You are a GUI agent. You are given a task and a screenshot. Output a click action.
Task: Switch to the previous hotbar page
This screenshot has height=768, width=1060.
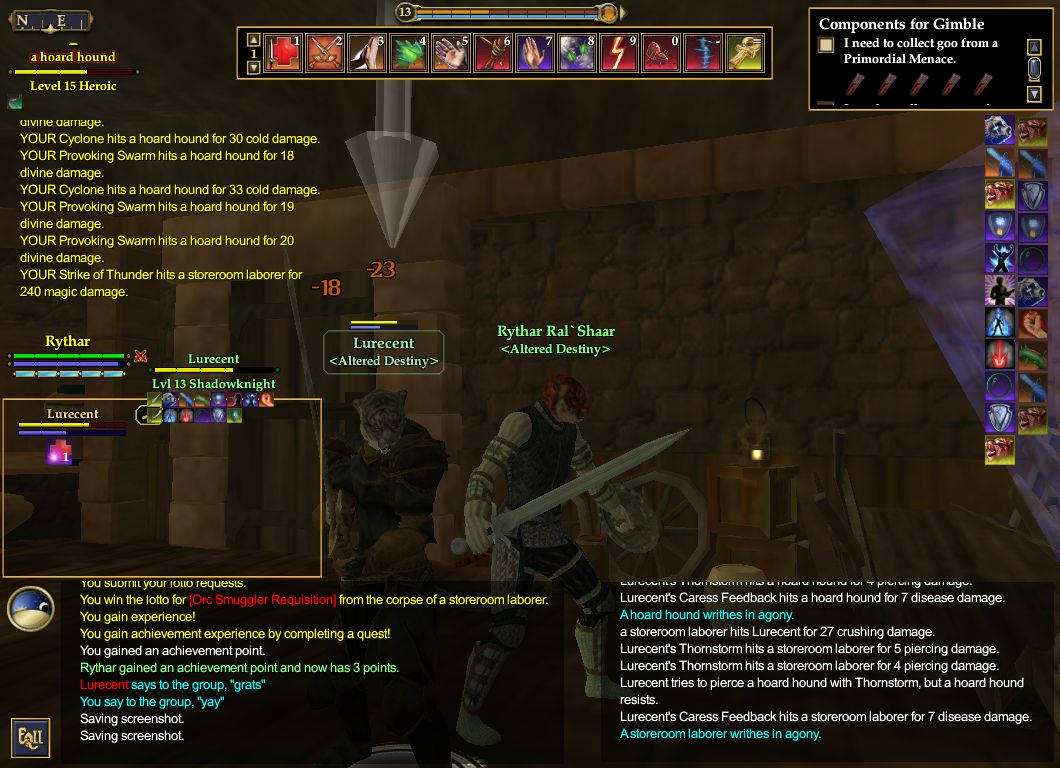[x=253, y=39]
